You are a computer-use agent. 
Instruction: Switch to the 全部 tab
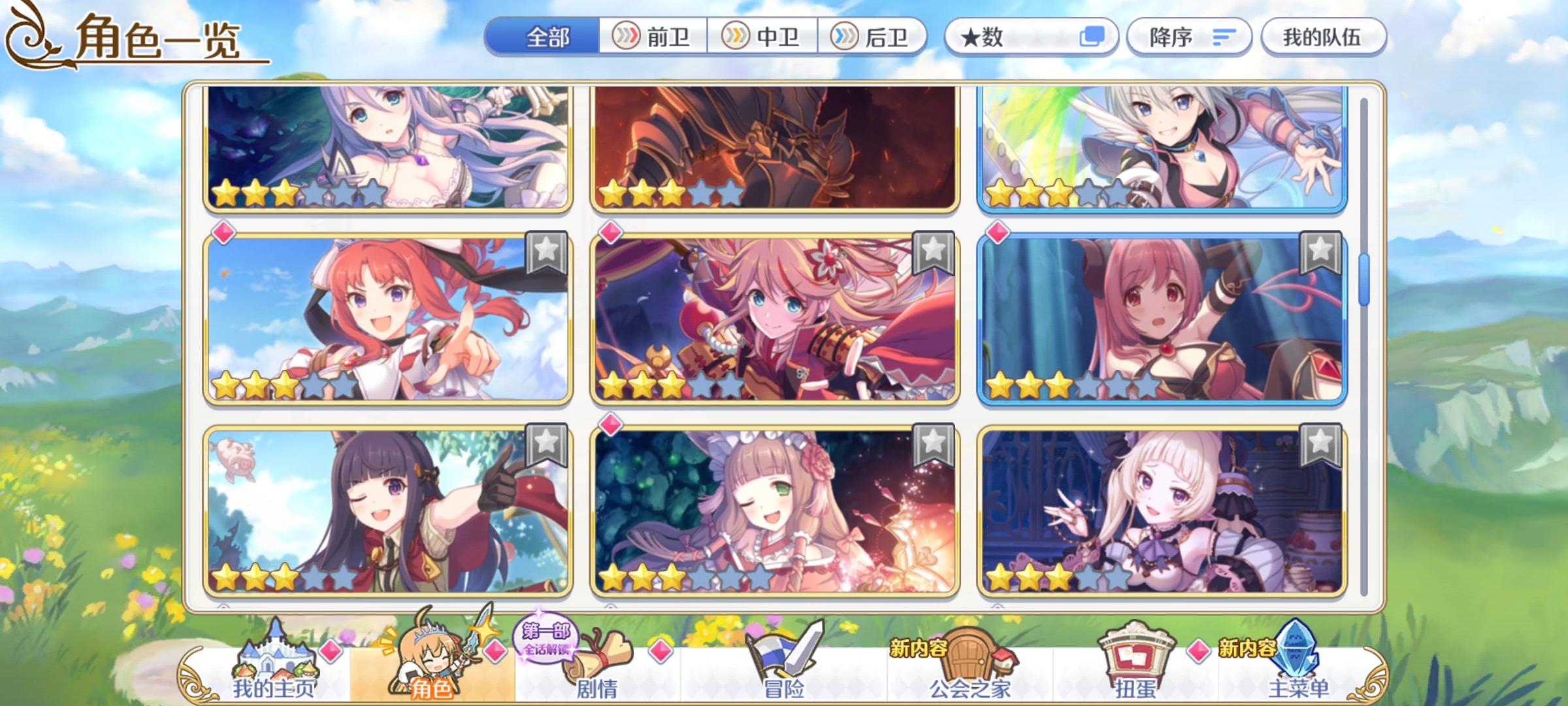coord(546,37)
